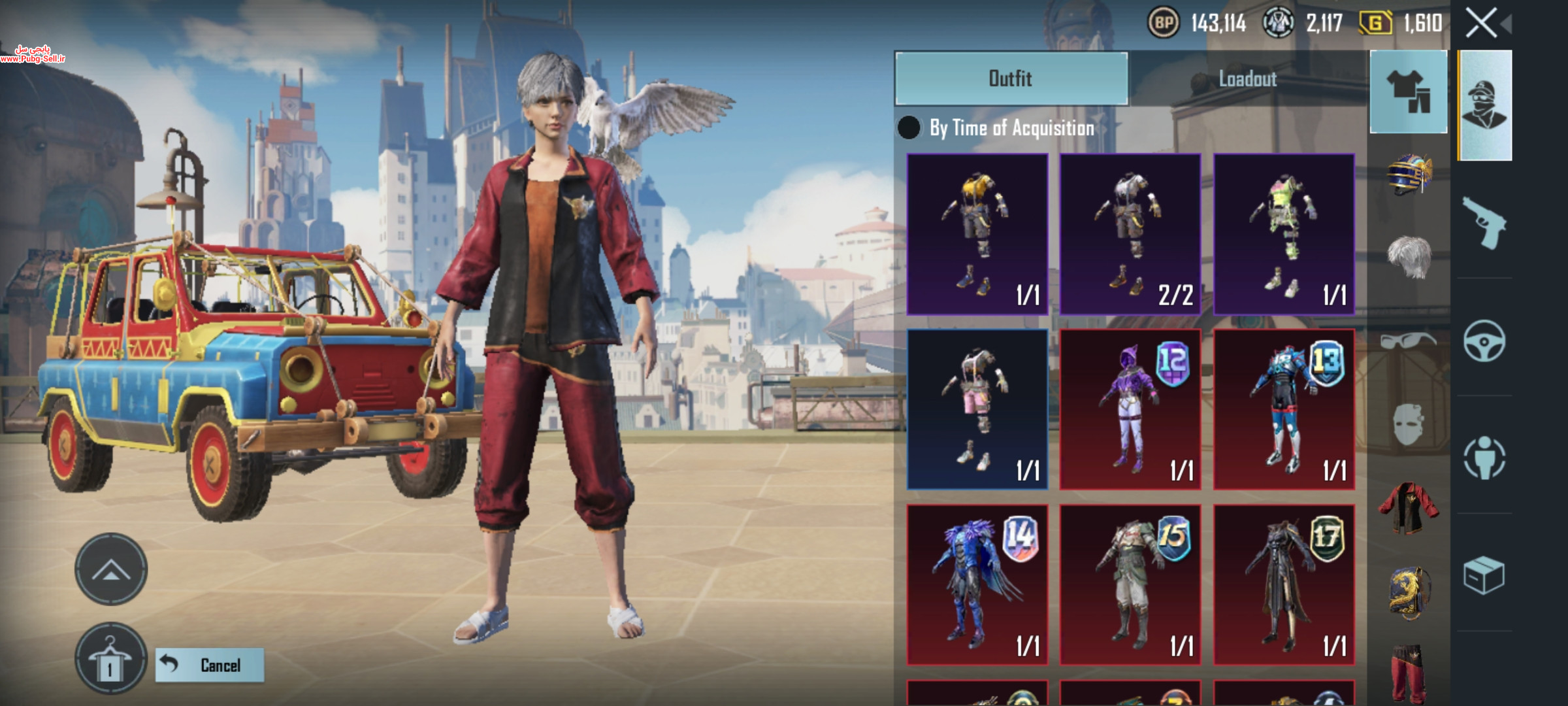Pick the season 17 dark robe outfit

[x=1284, y=584]
